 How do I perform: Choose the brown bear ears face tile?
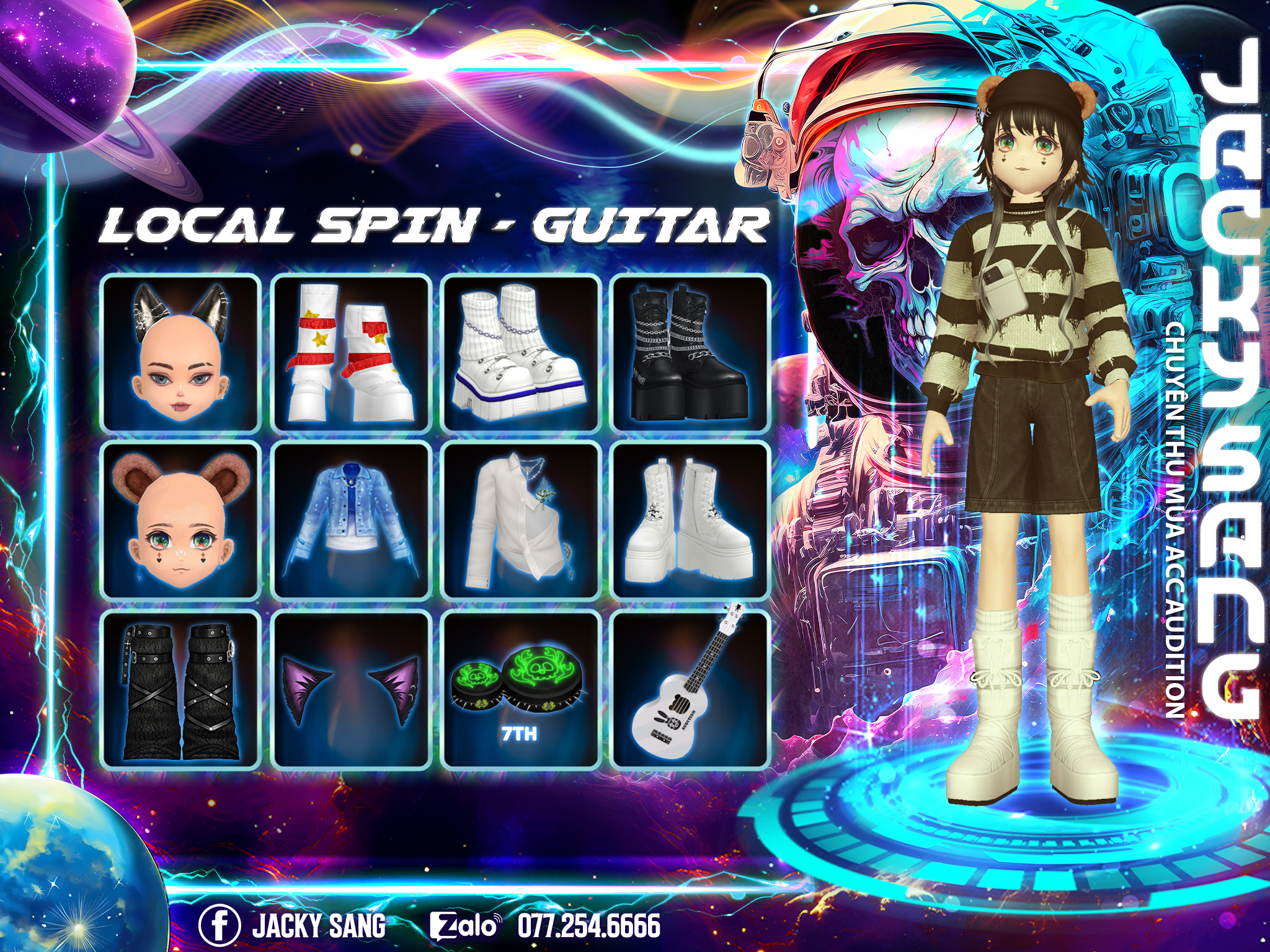[180, 521]
